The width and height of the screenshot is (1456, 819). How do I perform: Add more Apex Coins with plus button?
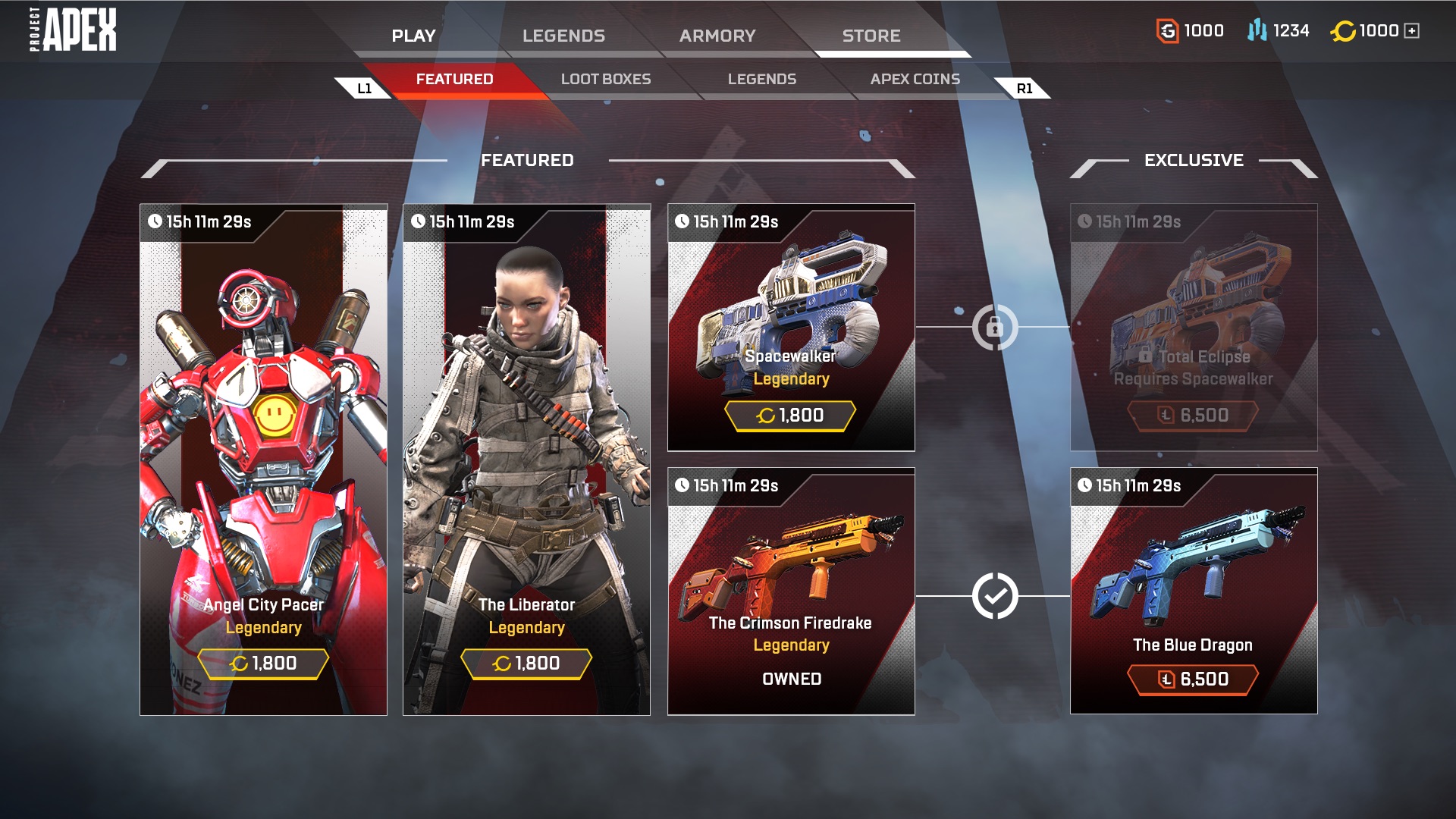pos(1412,31)
